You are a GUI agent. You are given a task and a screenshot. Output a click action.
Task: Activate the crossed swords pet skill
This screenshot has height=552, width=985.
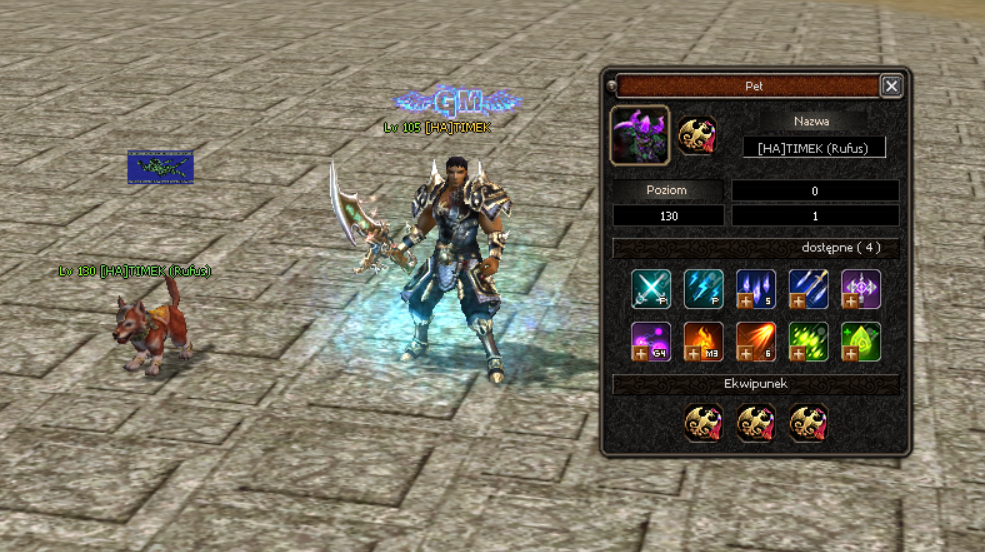pyautogui.click(x=650, y=289)
